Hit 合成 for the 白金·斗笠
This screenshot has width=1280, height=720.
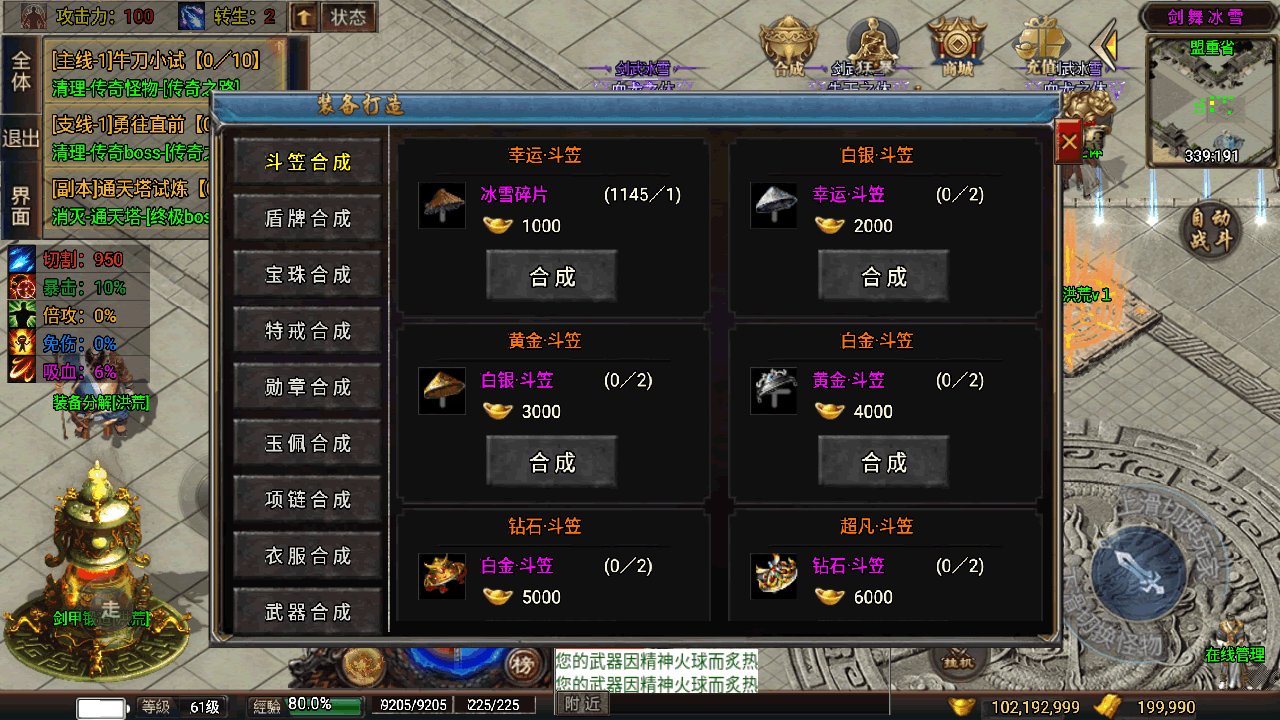[x=883, y=462]
